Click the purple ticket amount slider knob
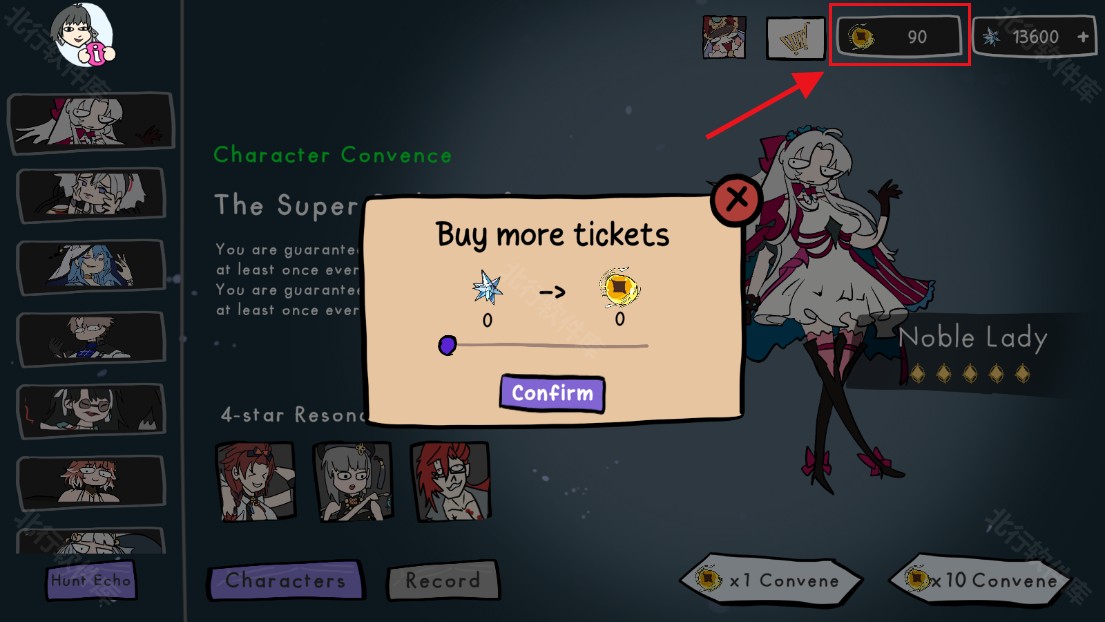Image resolution: width=1105 pixels, height=622 pixels. [x=447, y=345]
